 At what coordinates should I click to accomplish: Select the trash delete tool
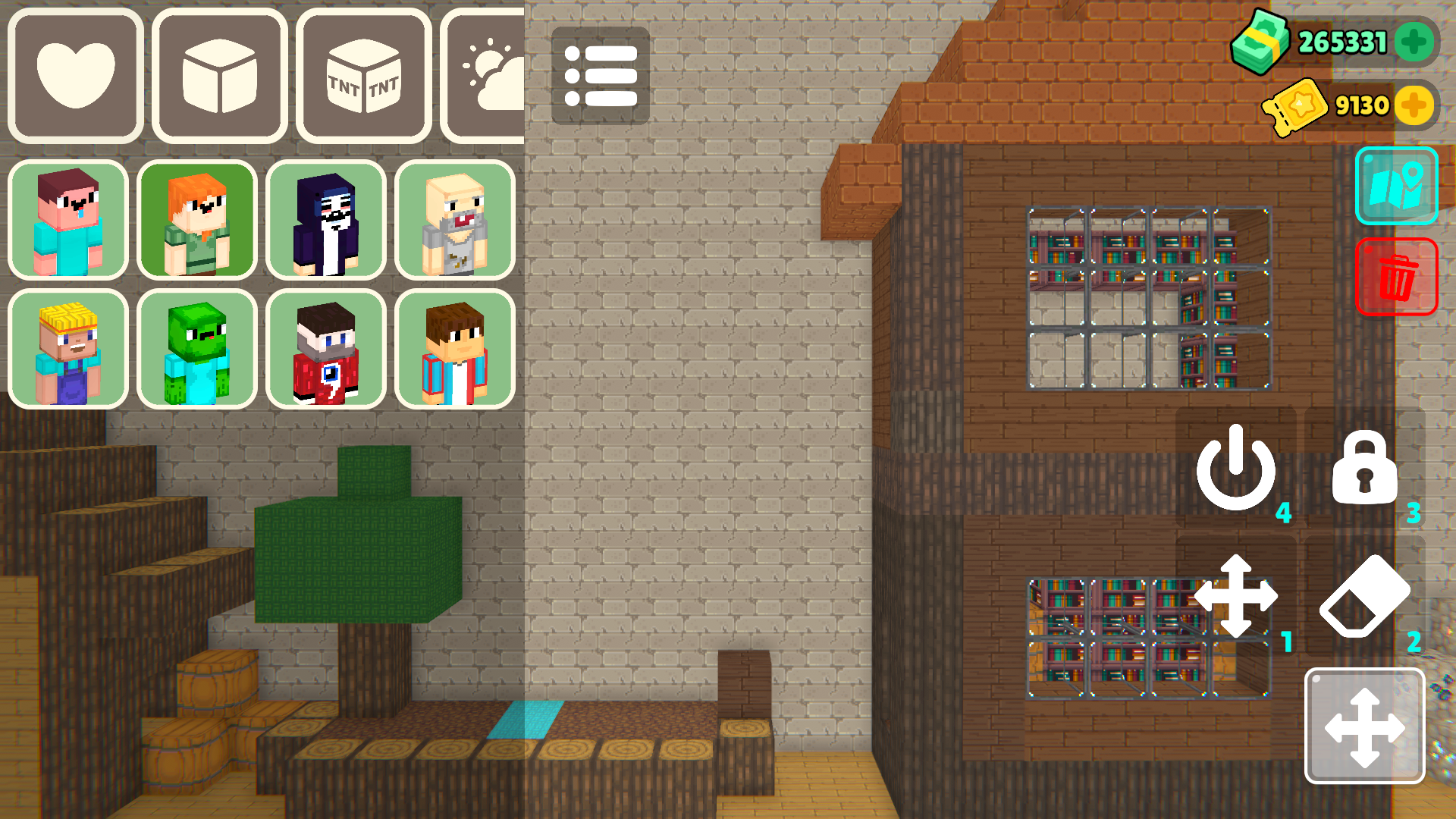click(1398, 277)
